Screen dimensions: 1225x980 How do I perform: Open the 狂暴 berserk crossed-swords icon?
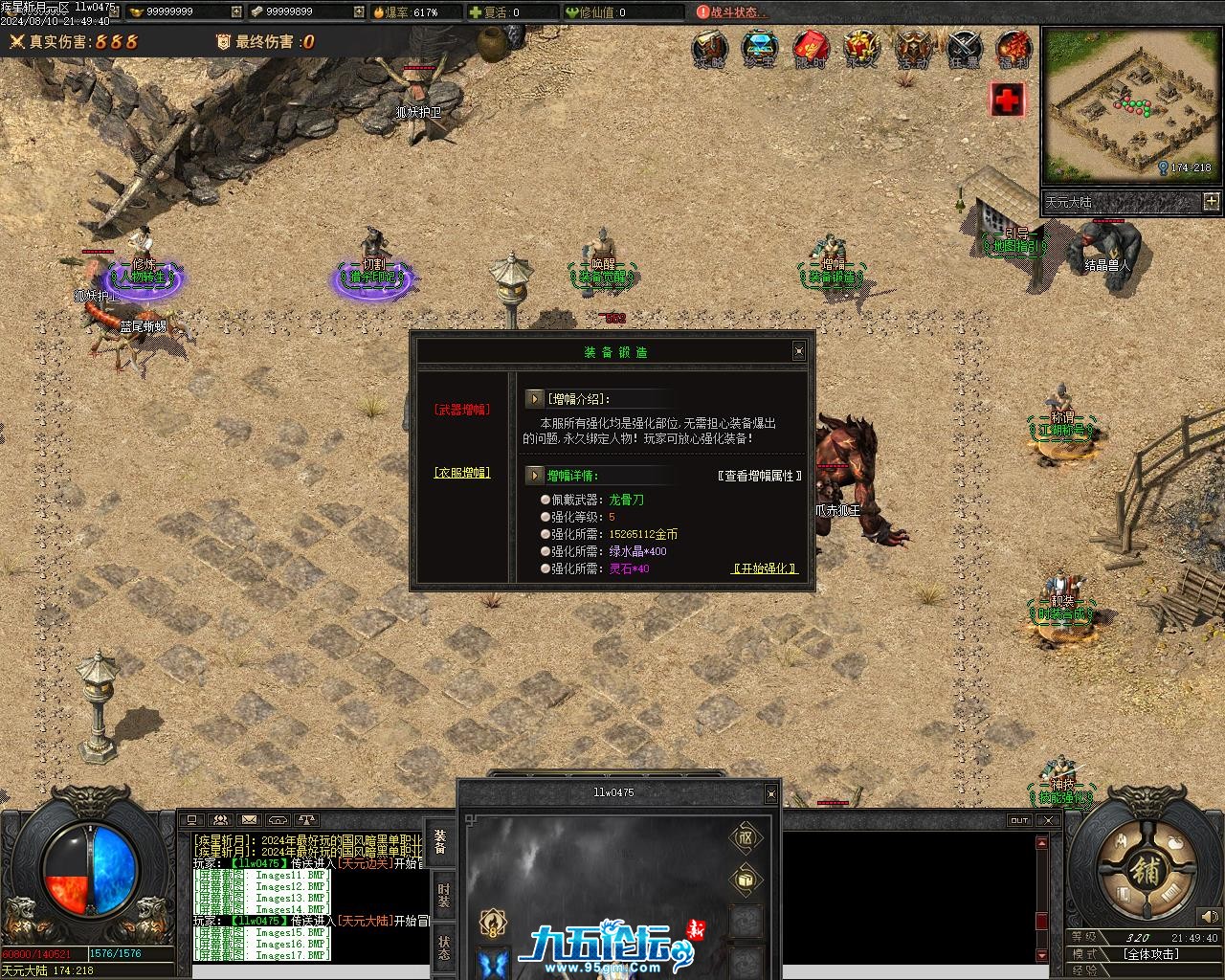pos(964,50)
